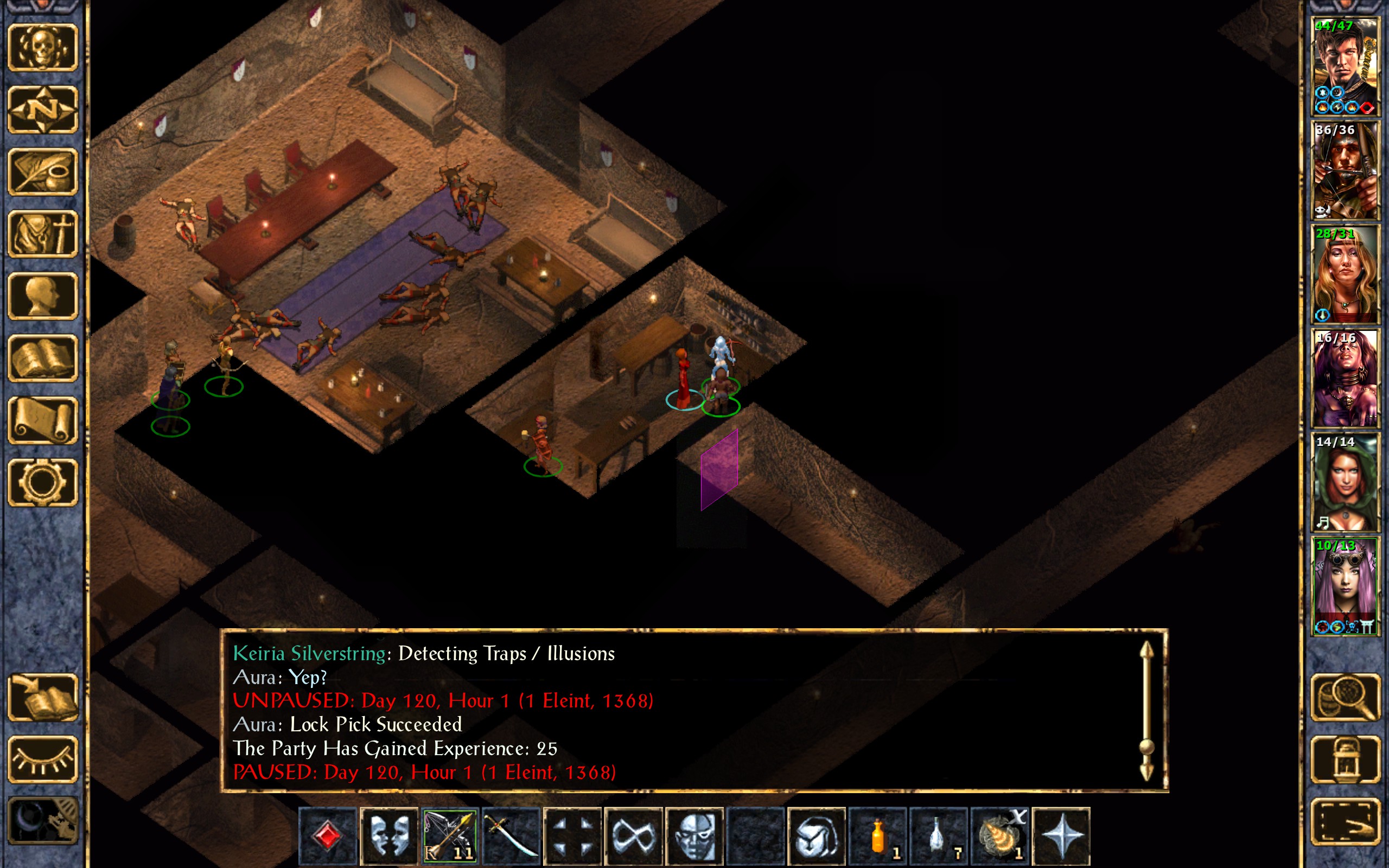1389x868 pixels.
Task: Click the dialogue log scrollbar knob
Action: [1146, 746]
